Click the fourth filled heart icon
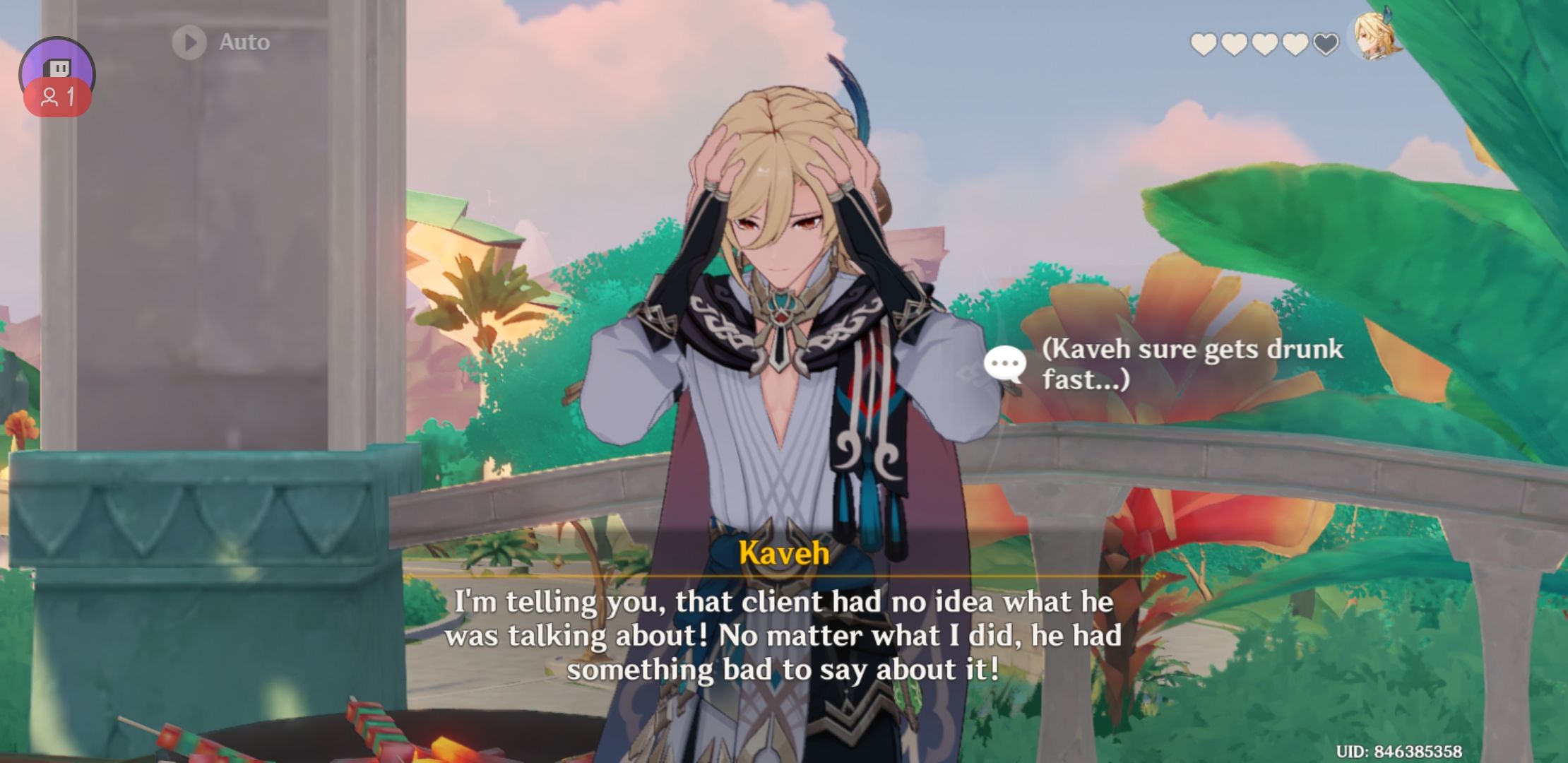 (1295, 42)
